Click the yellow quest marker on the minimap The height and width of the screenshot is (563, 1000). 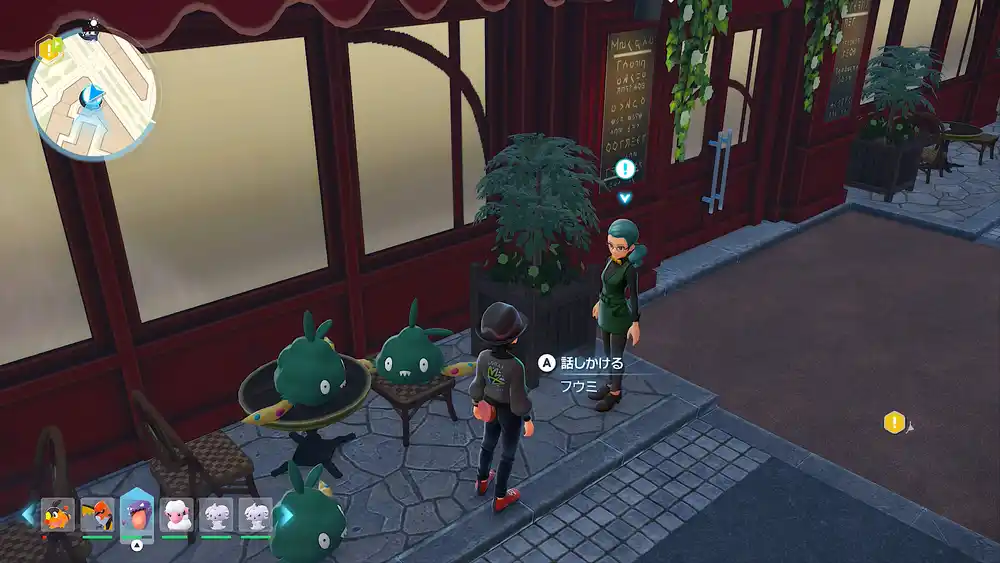coord(47,47)
